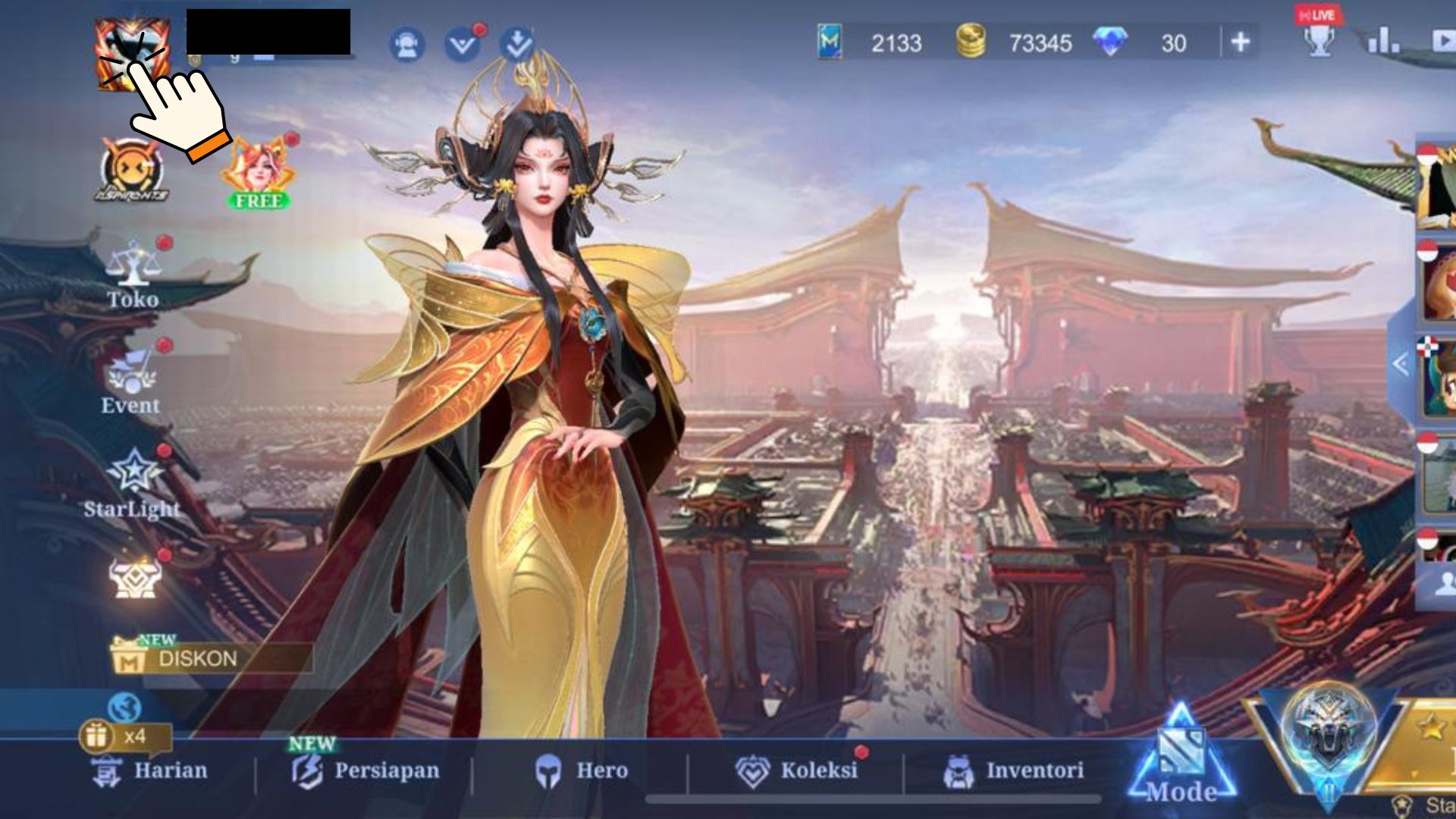Open the download resources arrow icon
Viewport: 1456px width, 819px height.
coord(518,45)
